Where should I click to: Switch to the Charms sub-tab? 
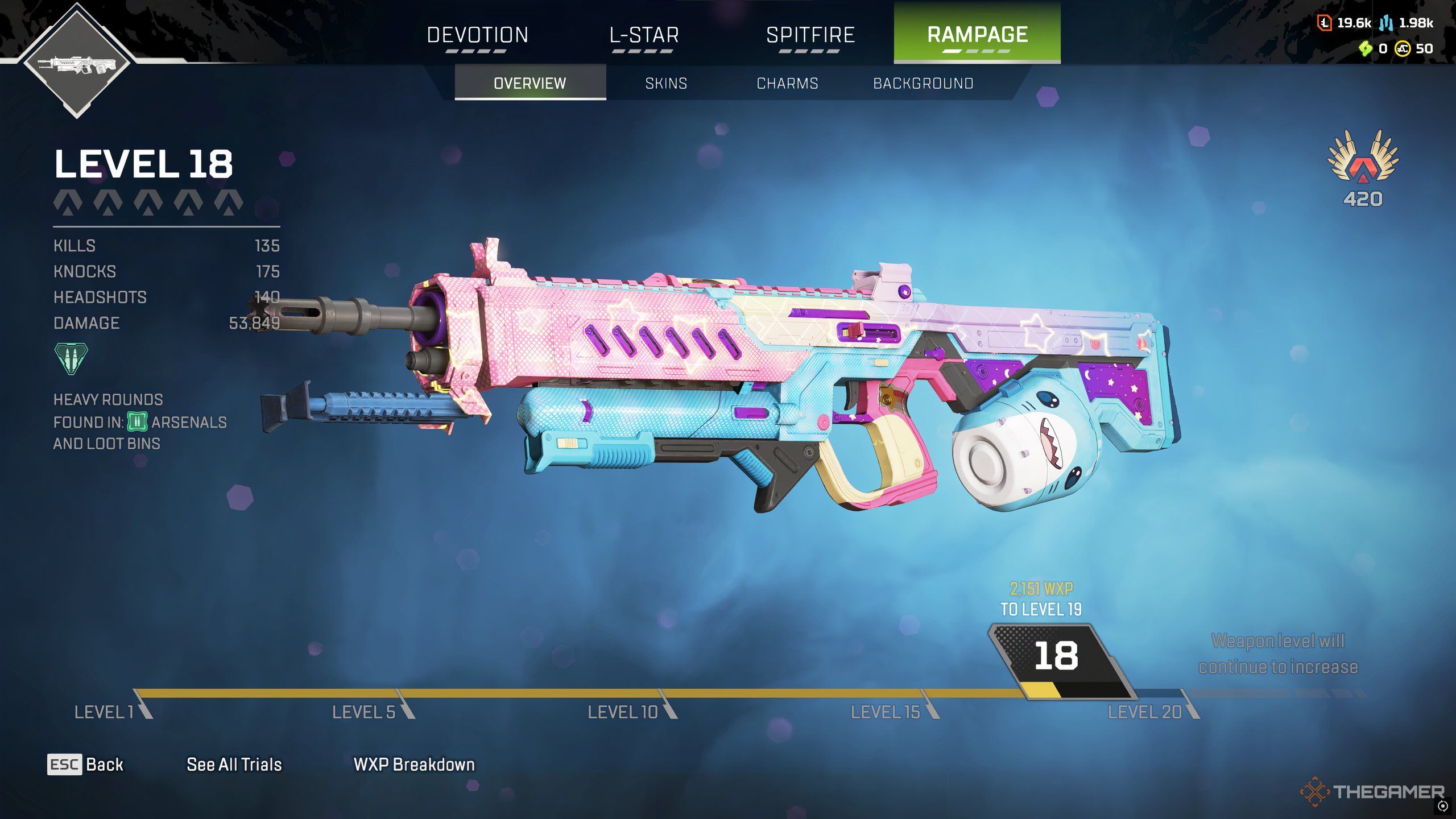(787, 84)
